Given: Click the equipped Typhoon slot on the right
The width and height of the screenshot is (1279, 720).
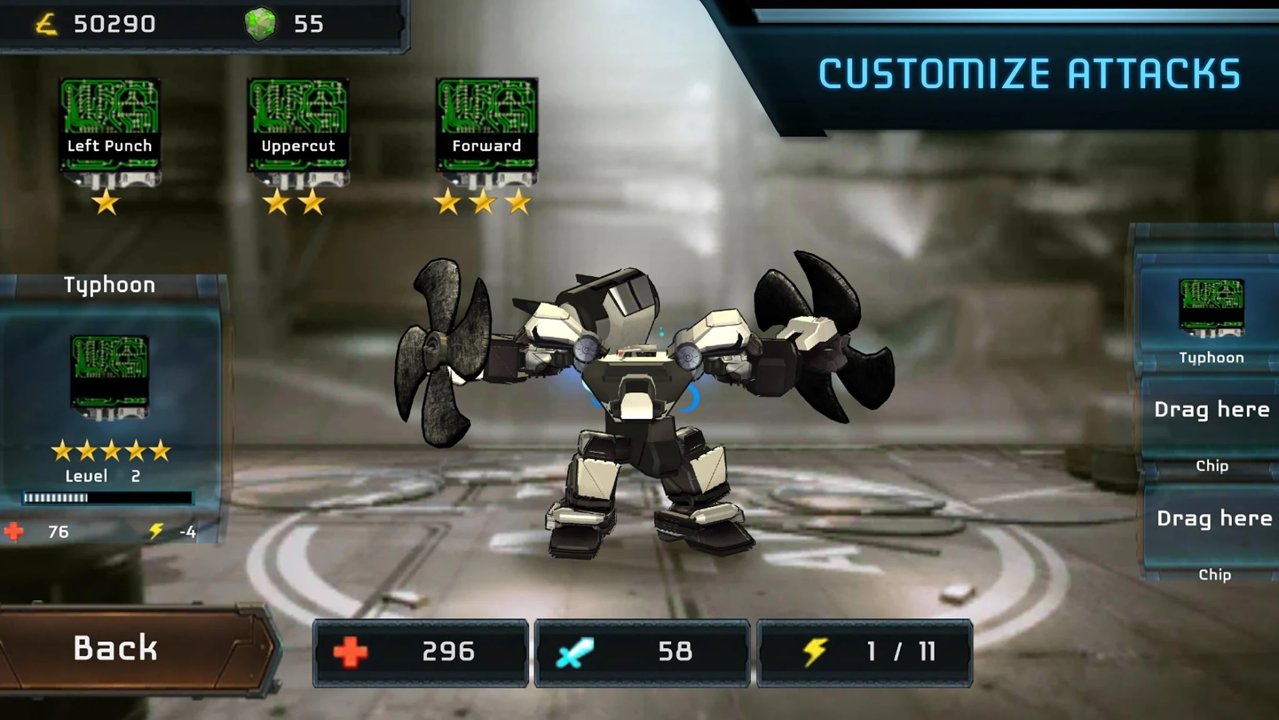Looking at the screenshot, I should pos(1210,318).
